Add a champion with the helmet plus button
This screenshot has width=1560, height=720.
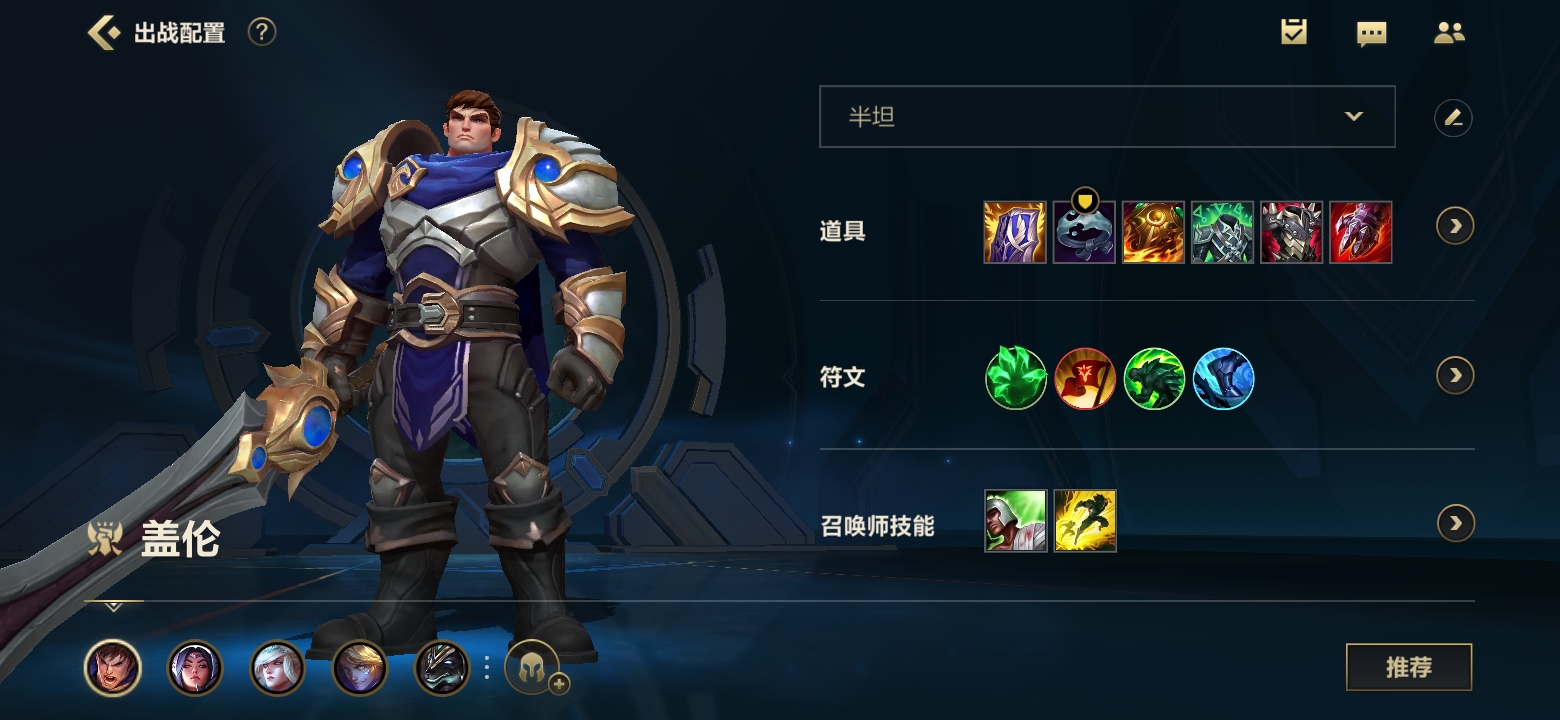[533, 668]
